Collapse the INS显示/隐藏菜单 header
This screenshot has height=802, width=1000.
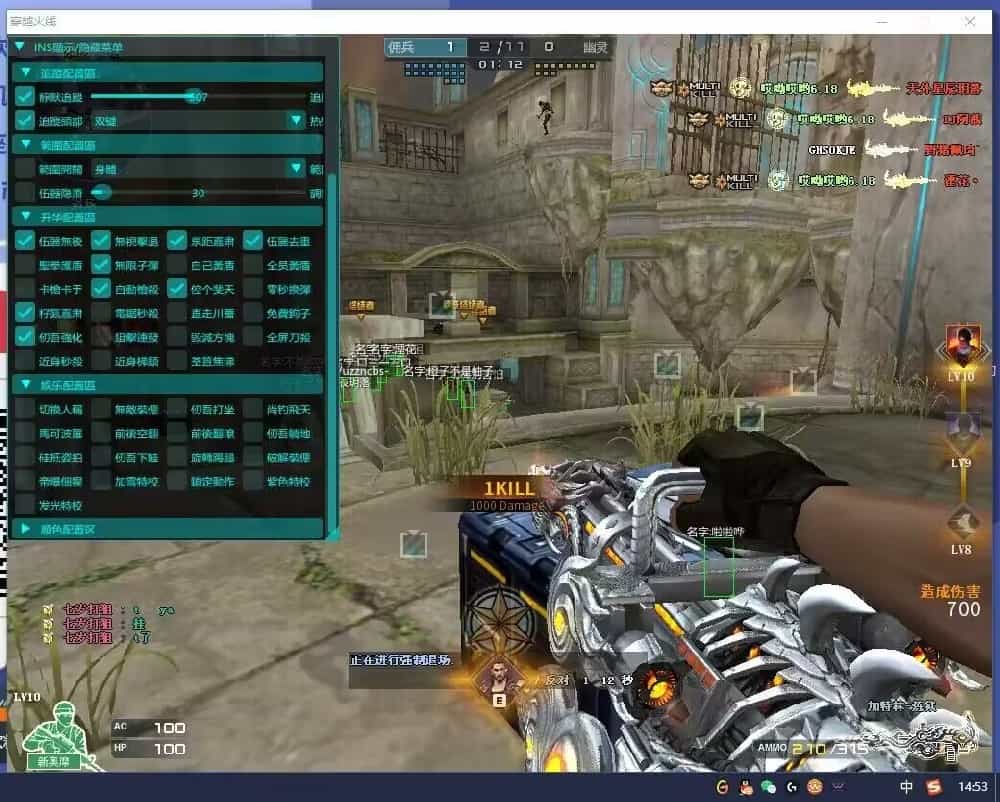(x=19, y=47)
